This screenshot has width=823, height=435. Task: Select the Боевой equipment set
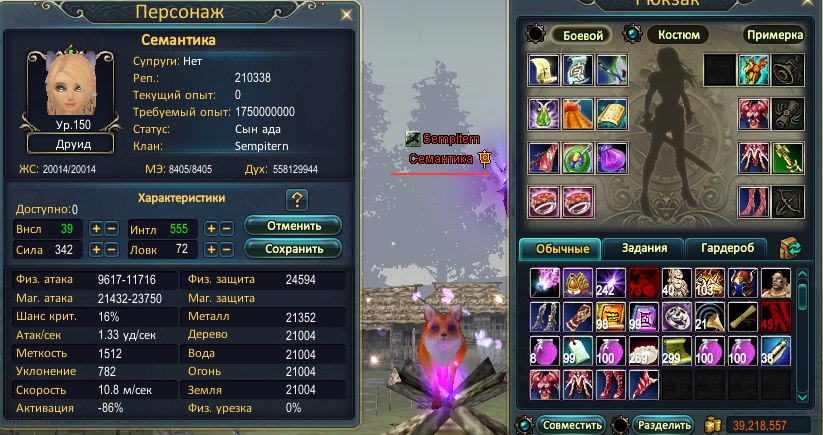point(580,34)
